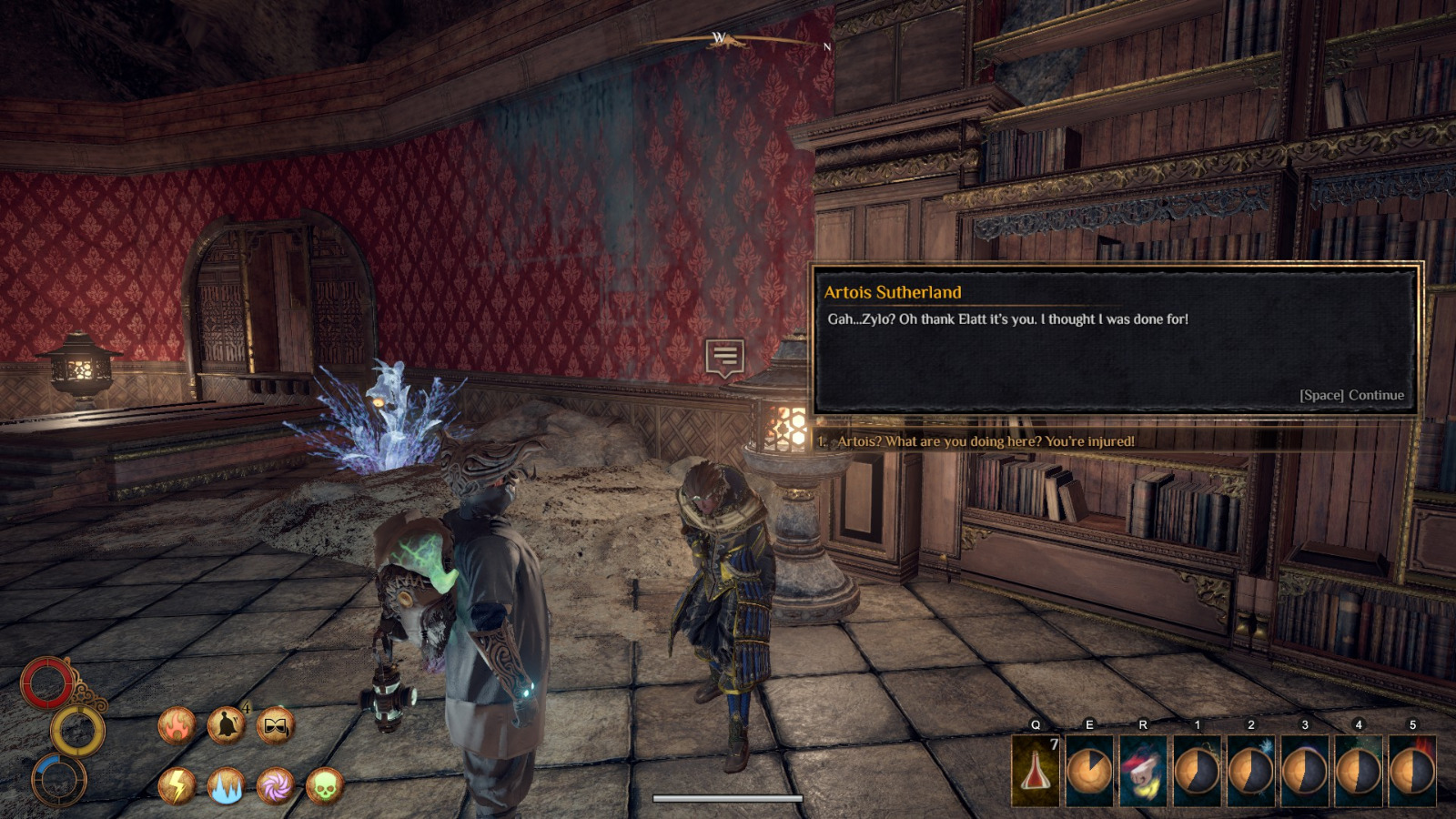Viewport: 1456px width, 819px height.
Task: Click the W marker on the compass
Action: point(718,38)
